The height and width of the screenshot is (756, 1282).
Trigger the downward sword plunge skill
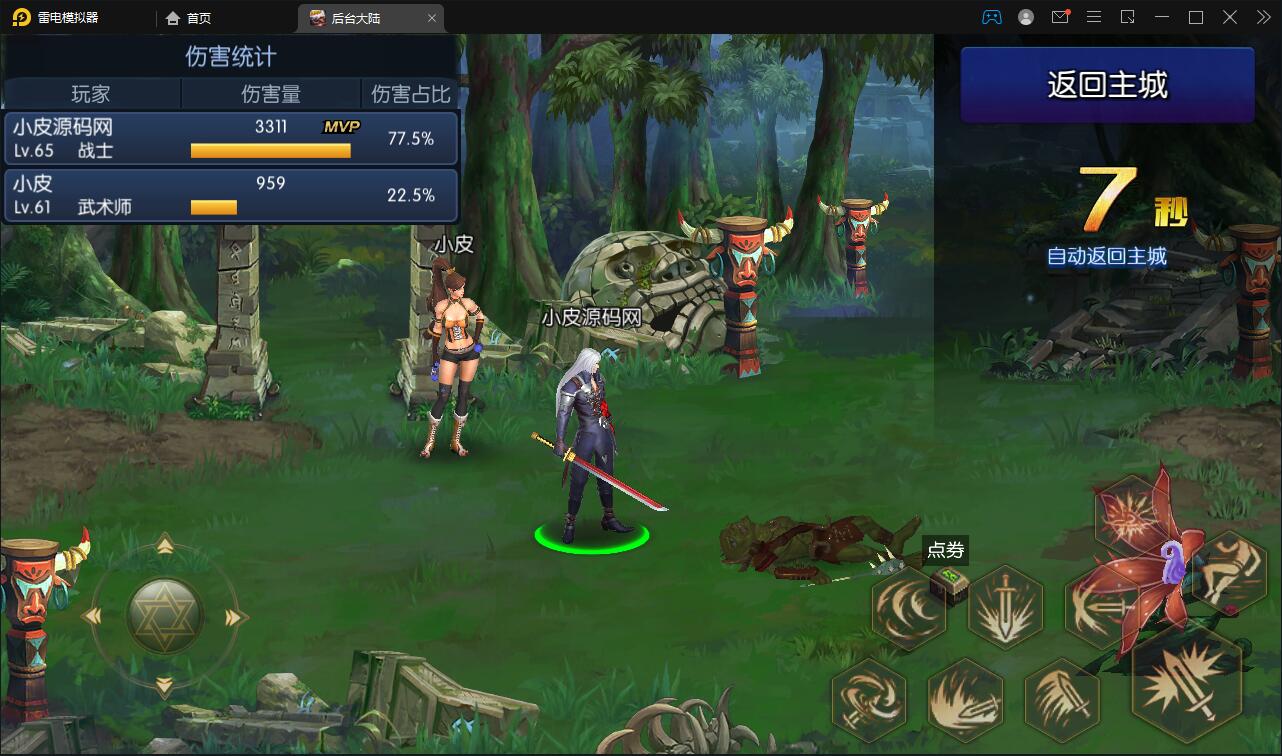[1005, 606]
